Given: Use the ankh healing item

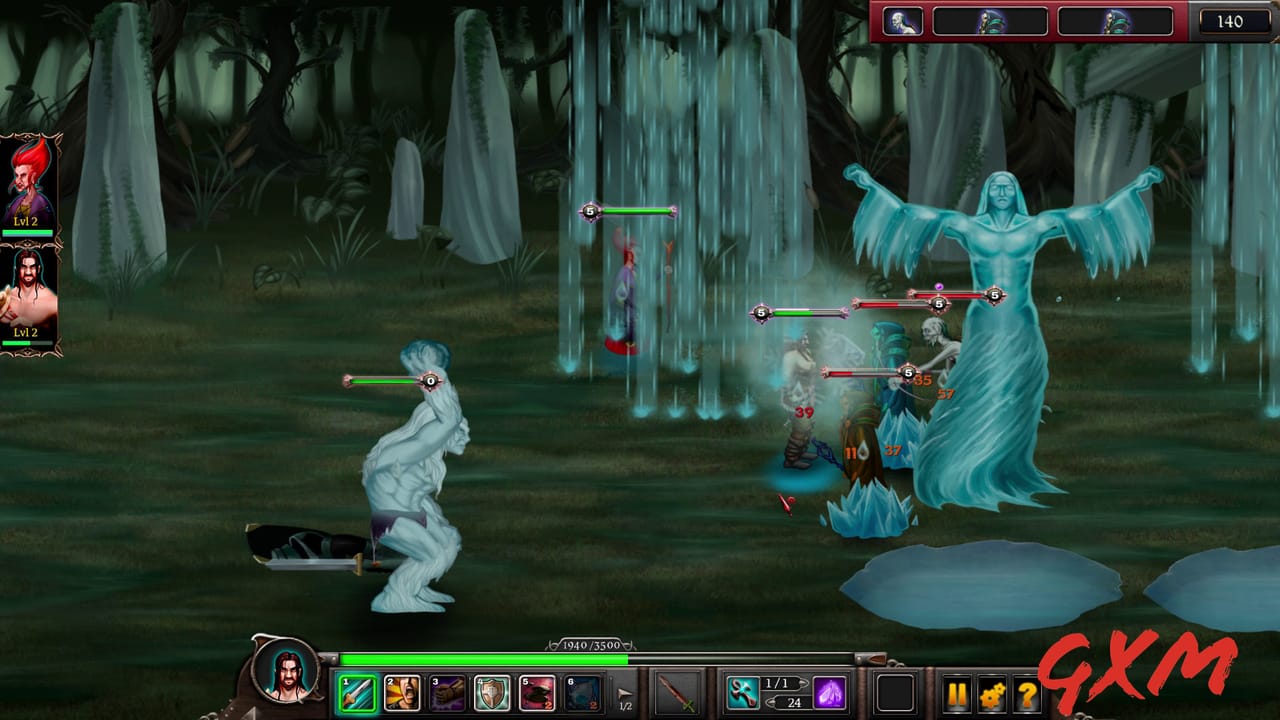Looking at the screenshot, I should [x=744, y=692].
